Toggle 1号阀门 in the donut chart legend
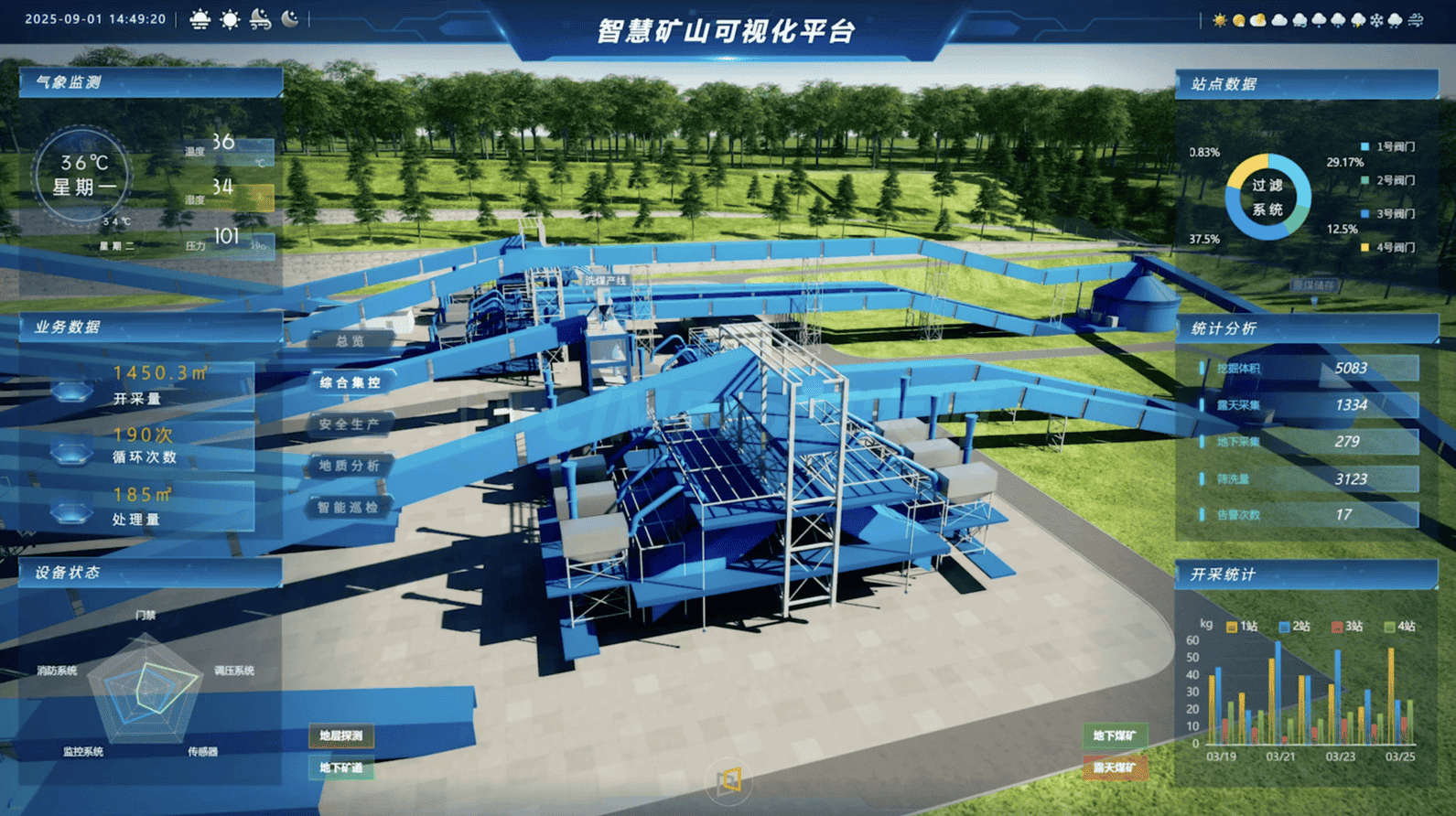1456x816 pixels. pyautogui.click(x=1388, y=146)
